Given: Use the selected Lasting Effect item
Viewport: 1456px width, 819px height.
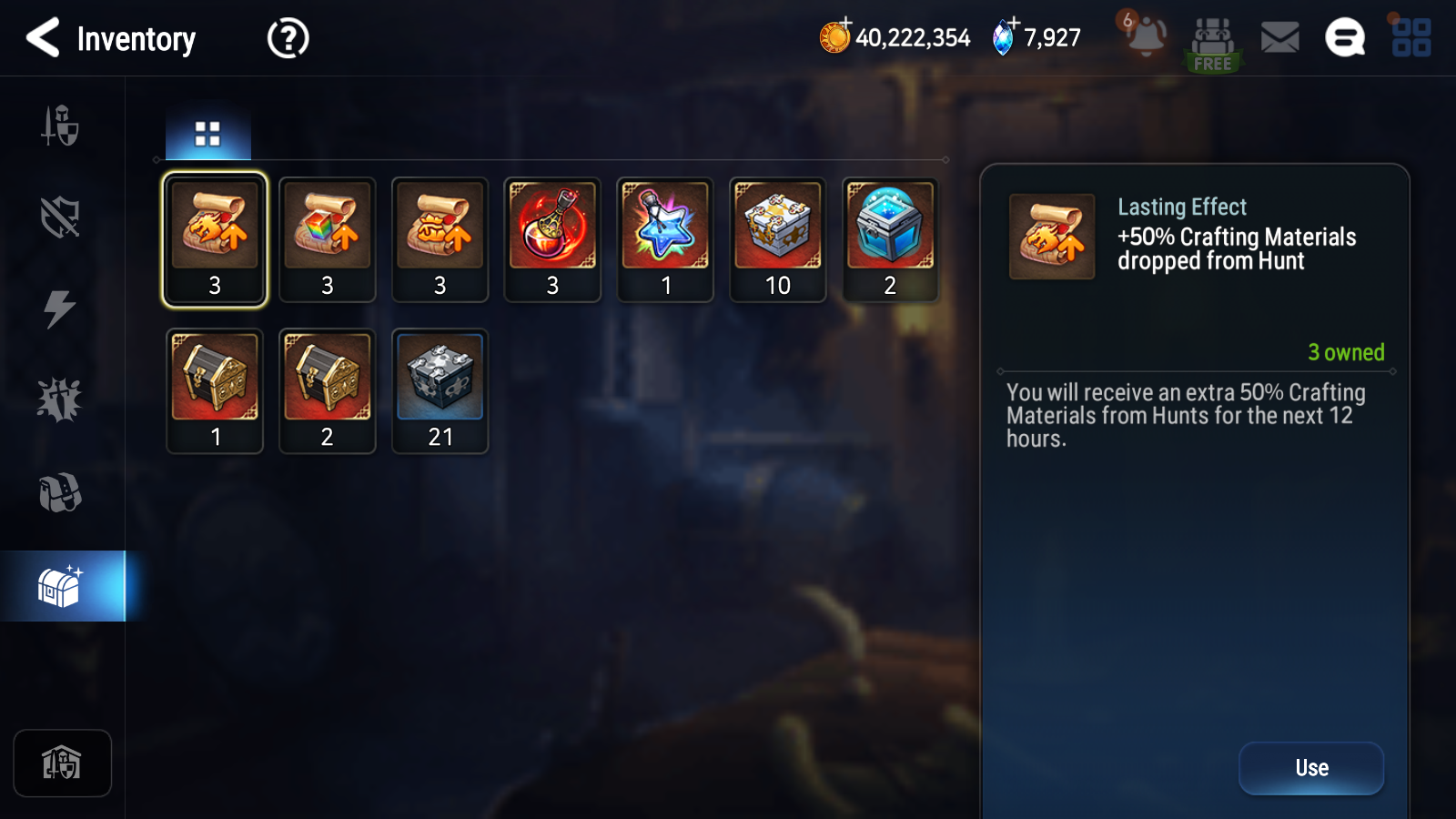Looking at the screenshot, I should coord(1310,768).
